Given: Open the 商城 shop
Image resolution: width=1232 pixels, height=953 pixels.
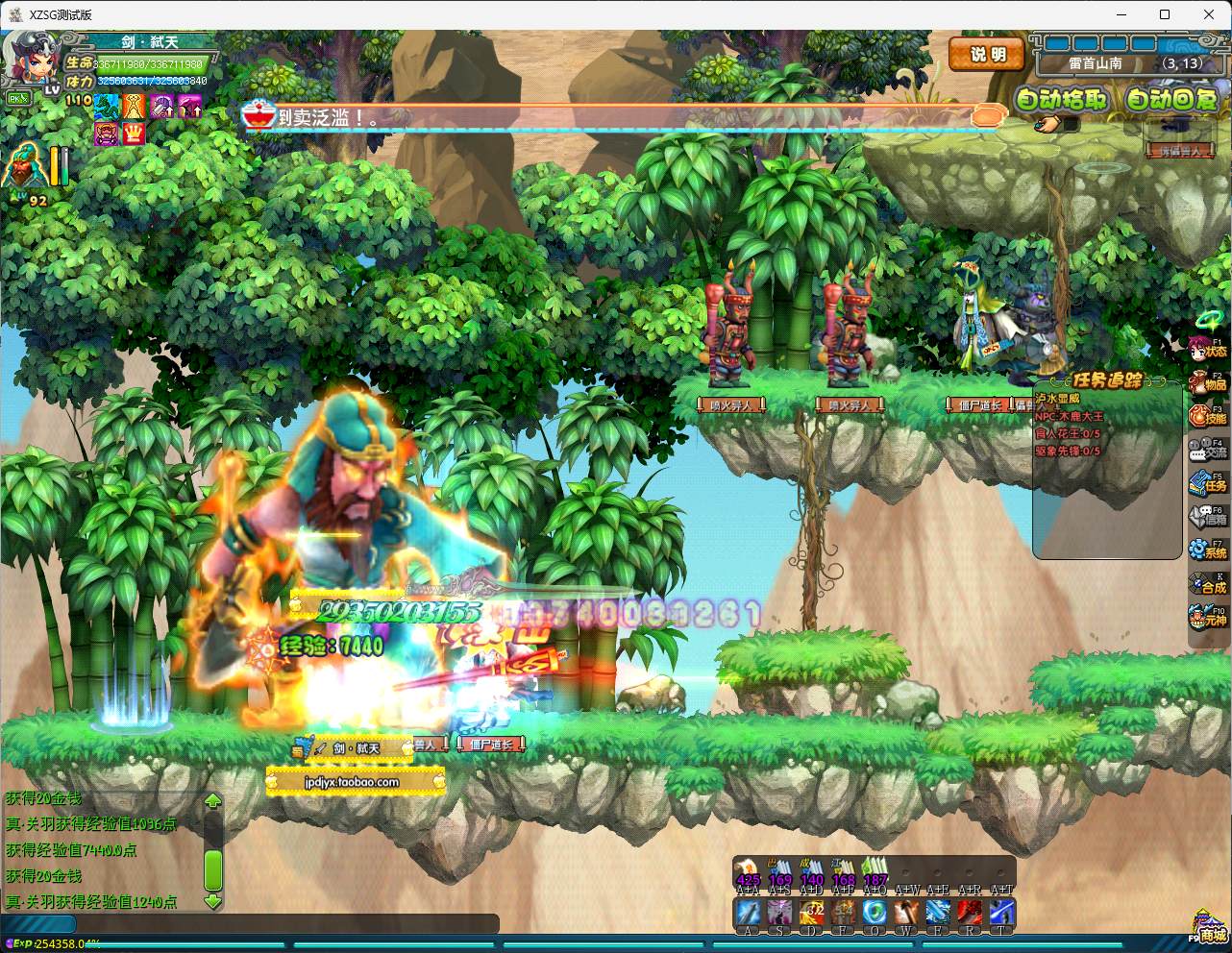Looking at the screenshot, I should (x=1209, y=930).
